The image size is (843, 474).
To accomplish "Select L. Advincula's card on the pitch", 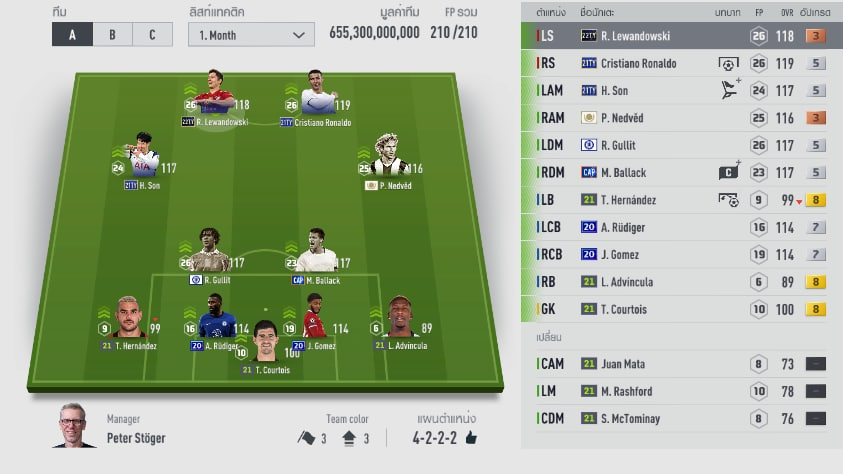I will [x=402, y=319].
